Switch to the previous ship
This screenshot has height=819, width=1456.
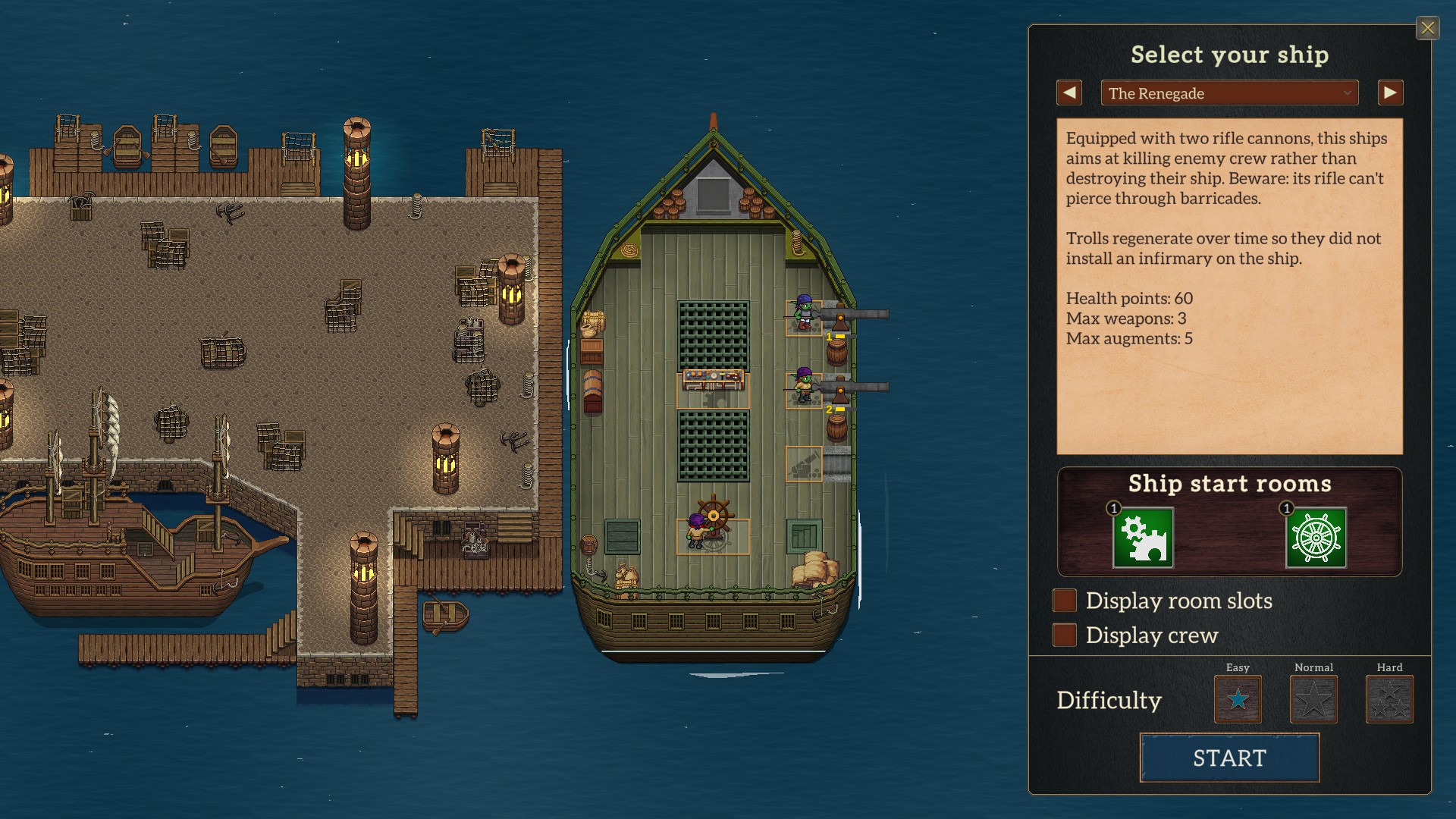coord(1069,93)
